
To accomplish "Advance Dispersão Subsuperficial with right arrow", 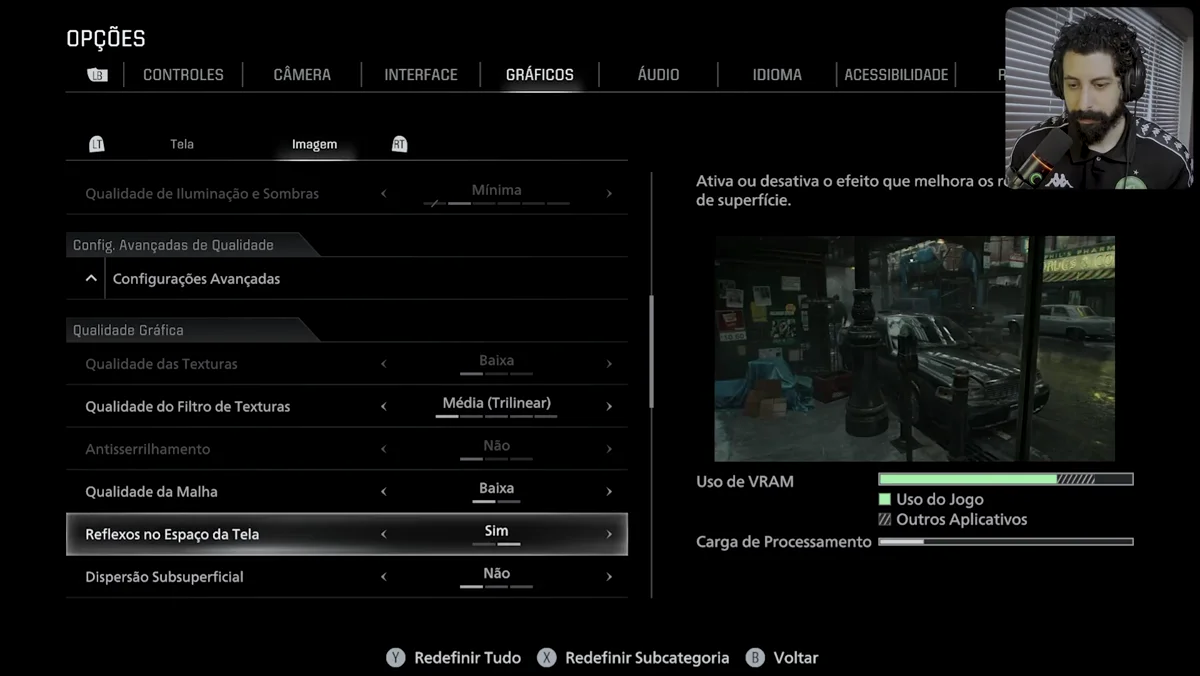I will coord(609,577).
